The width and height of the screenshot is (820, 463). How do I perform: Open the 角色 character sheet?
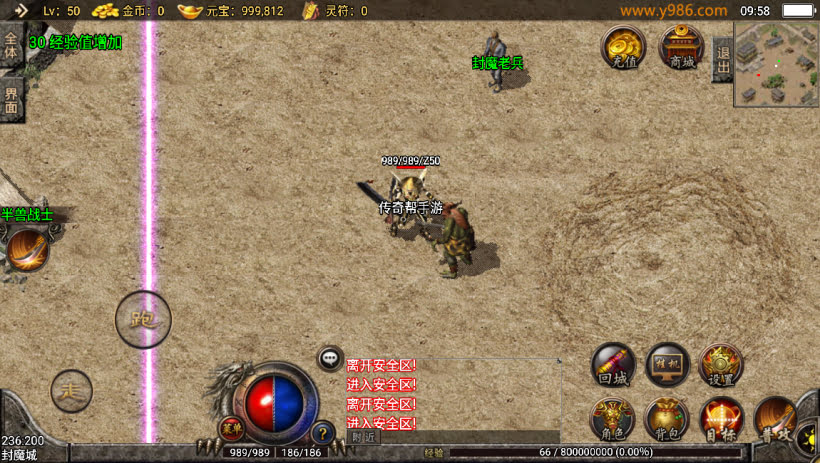pyautogui.click(x=613, y=418)
